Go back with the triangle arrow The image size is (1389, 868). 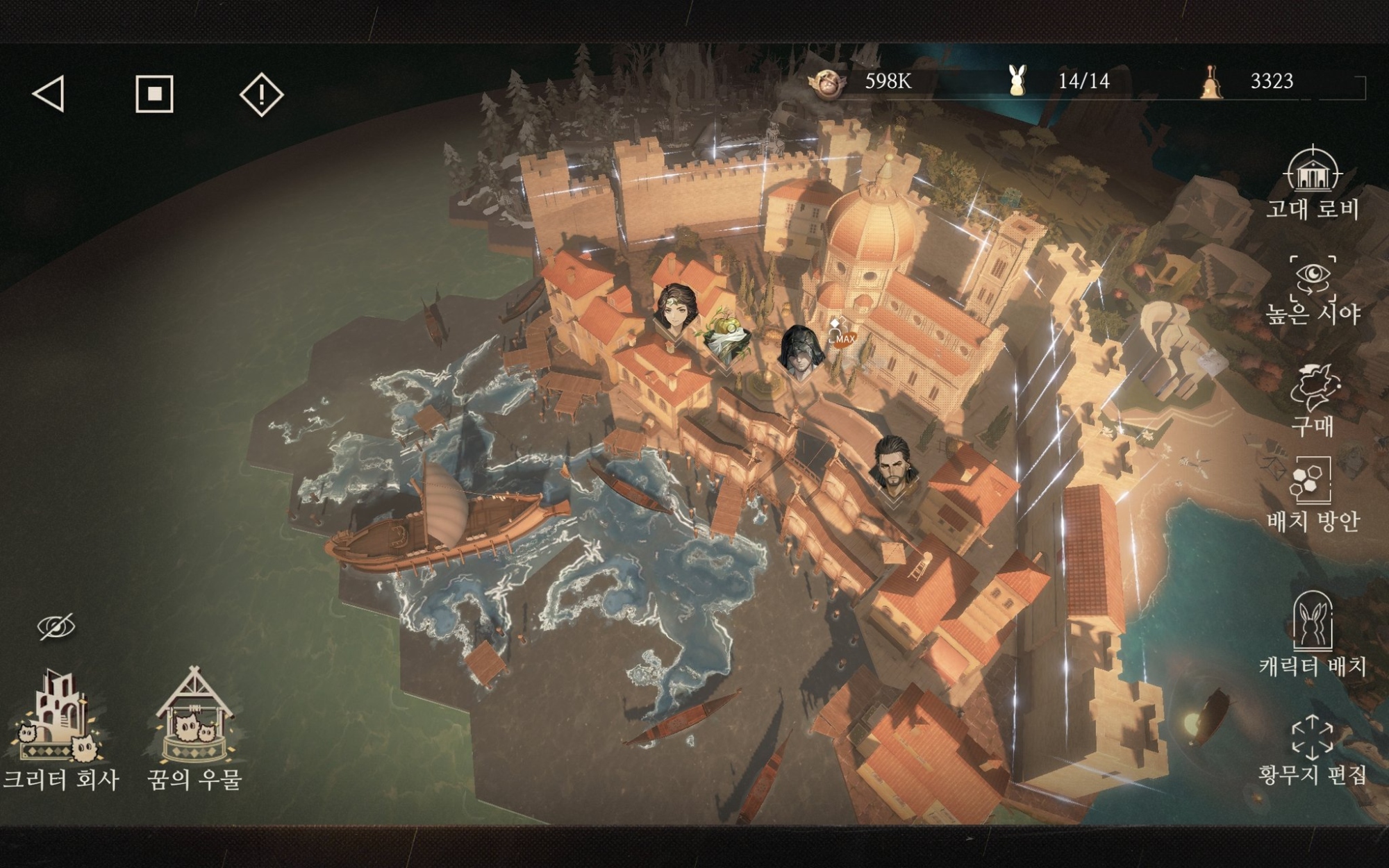49,94
